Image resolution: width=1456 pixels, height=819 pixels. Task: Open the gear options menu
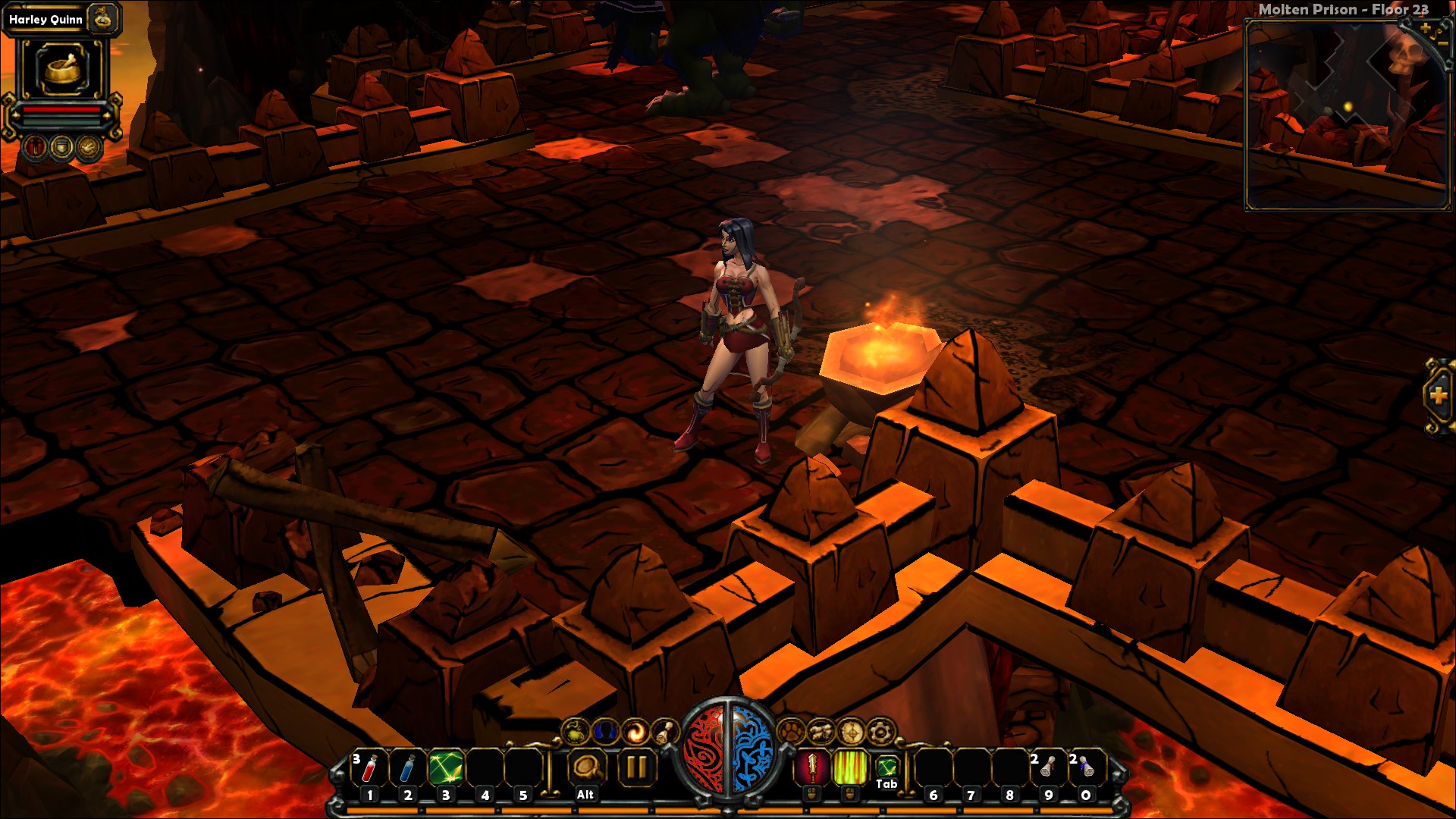880,732
